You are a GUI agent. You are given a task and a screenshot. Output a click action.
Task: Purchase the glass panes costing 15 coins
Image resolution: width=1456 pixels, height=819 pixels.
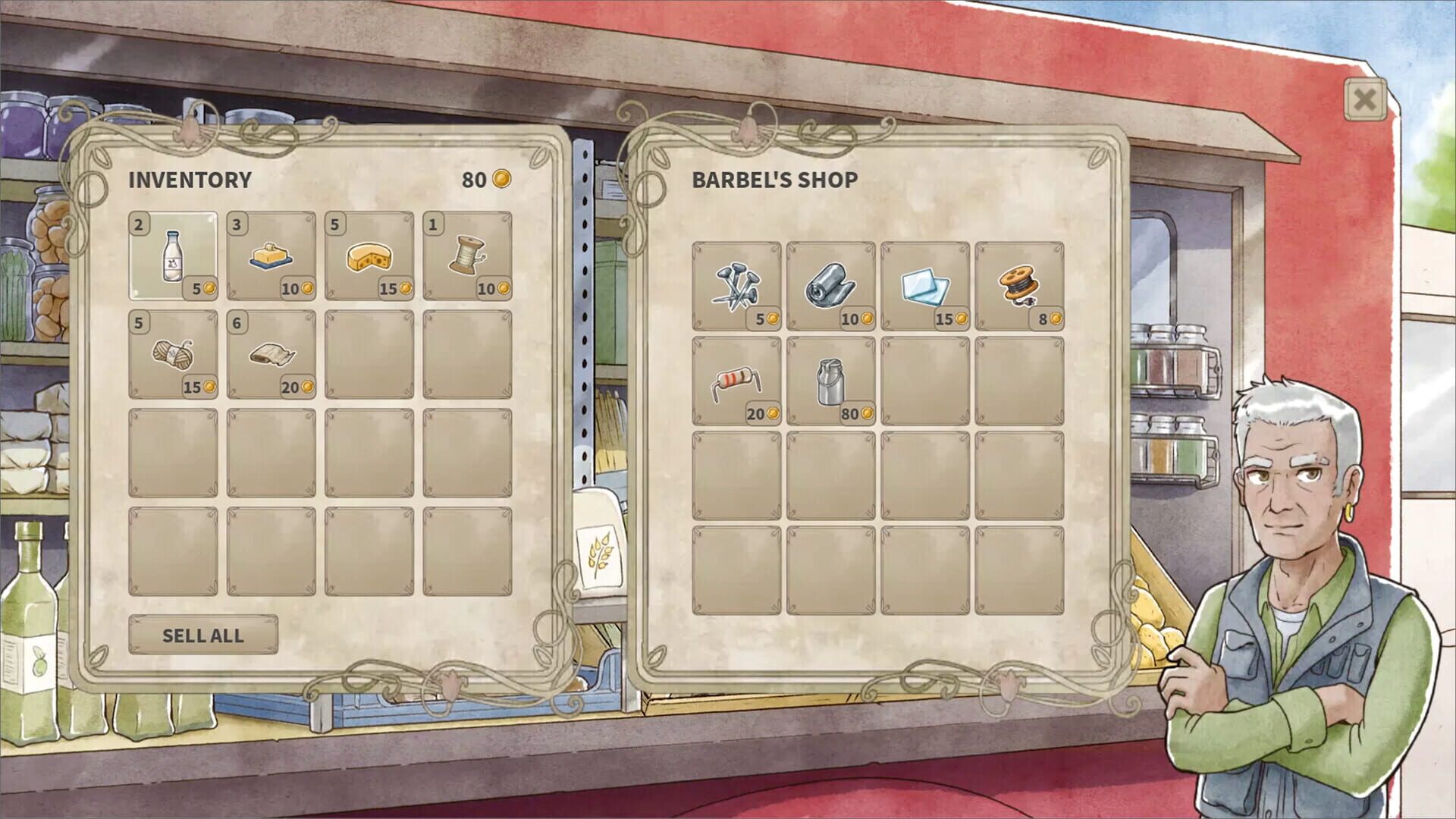pos(925,284)
